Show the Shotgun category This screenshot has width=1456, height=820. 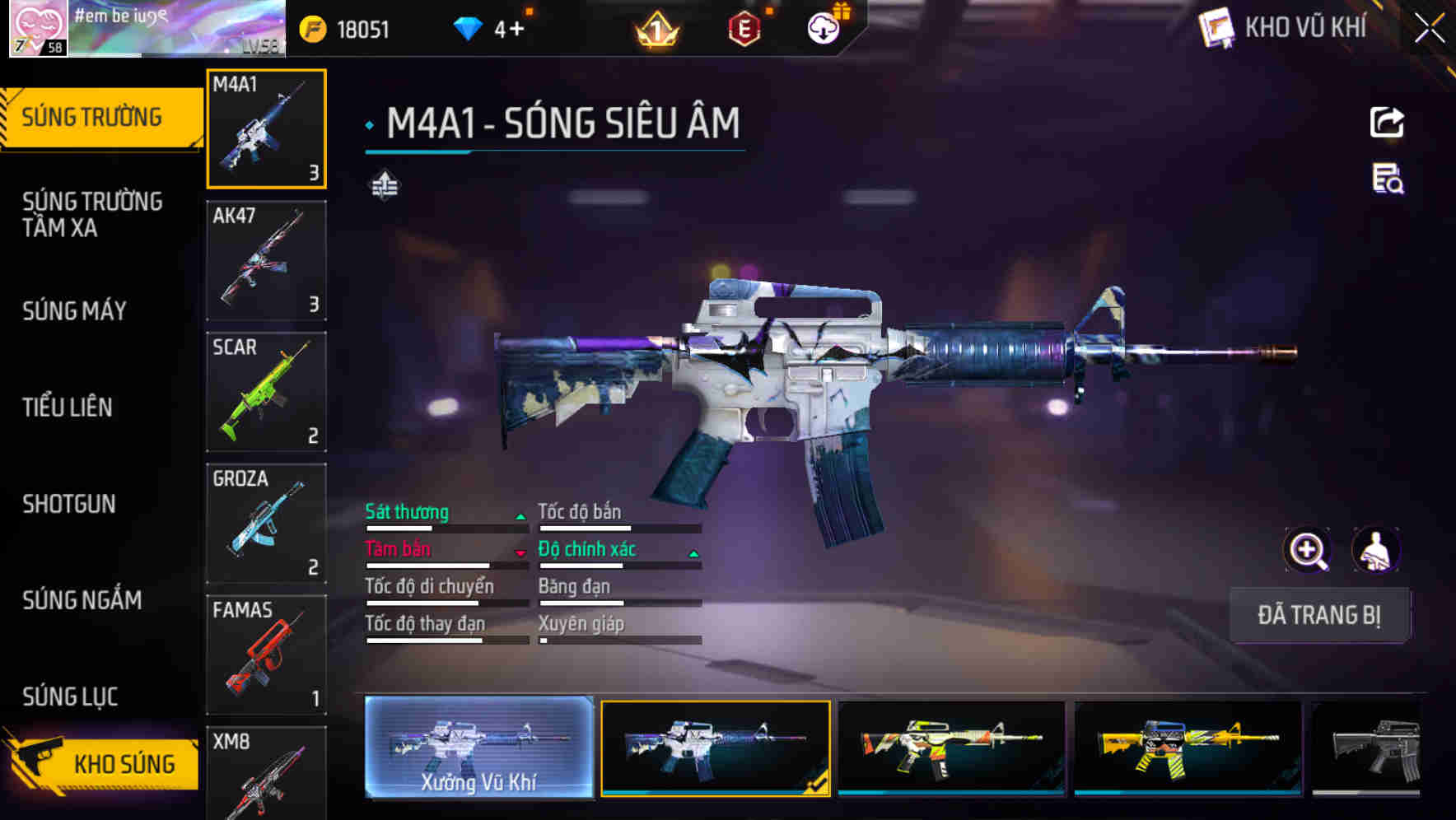coord(69,504)
